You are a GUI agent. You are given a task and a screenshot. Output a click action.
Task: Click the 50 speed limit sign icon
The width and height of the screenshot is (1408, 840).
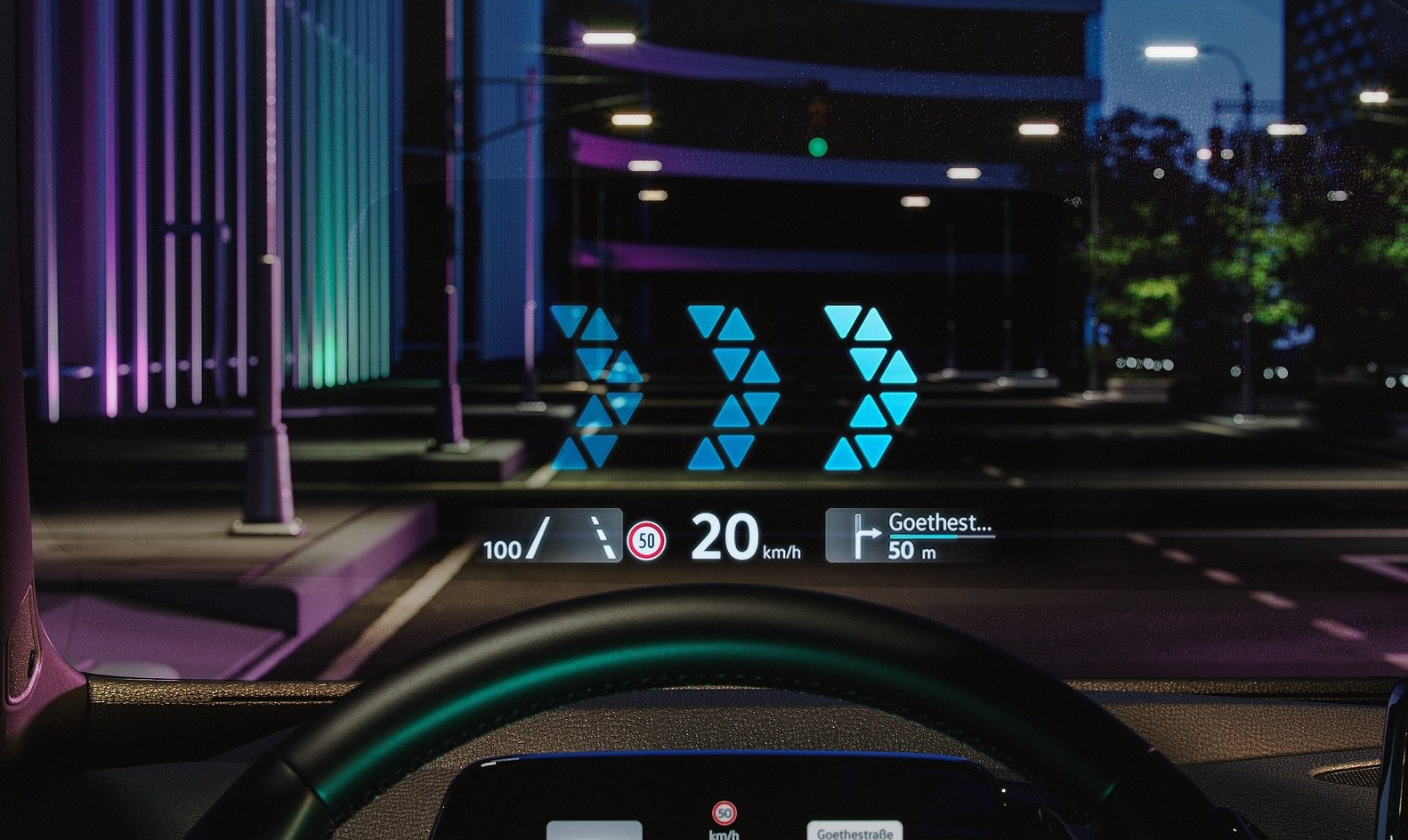(646, 540)
